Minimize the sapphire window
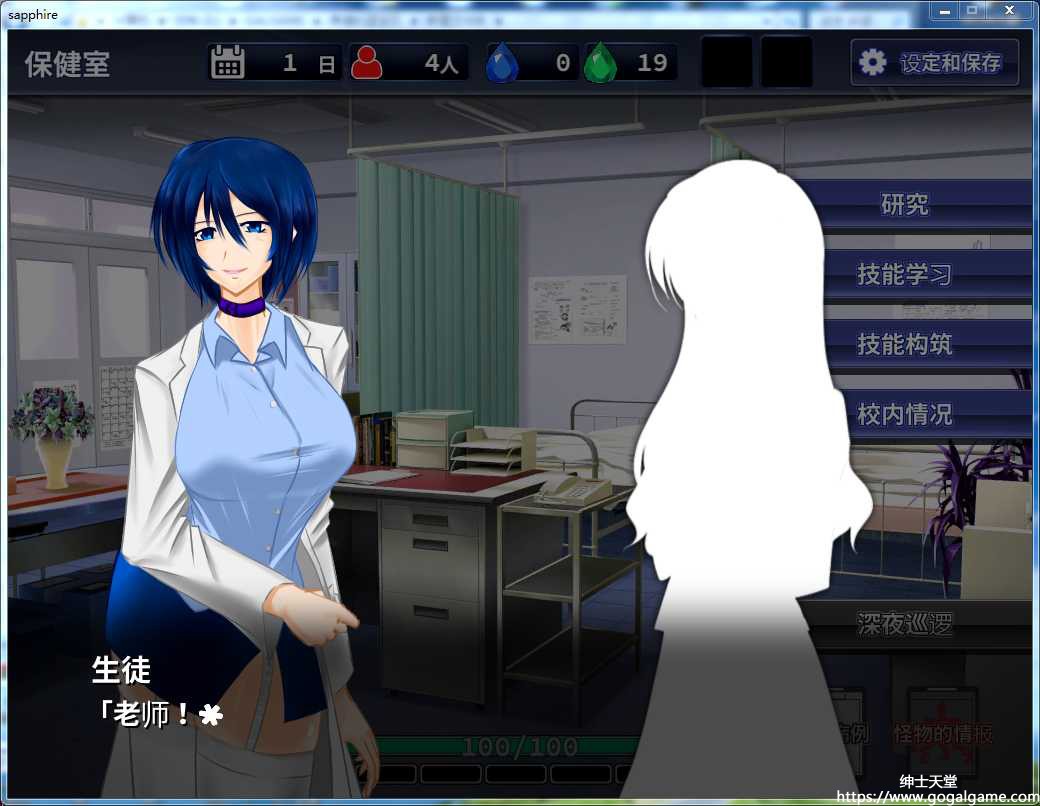 click(944, 10)
